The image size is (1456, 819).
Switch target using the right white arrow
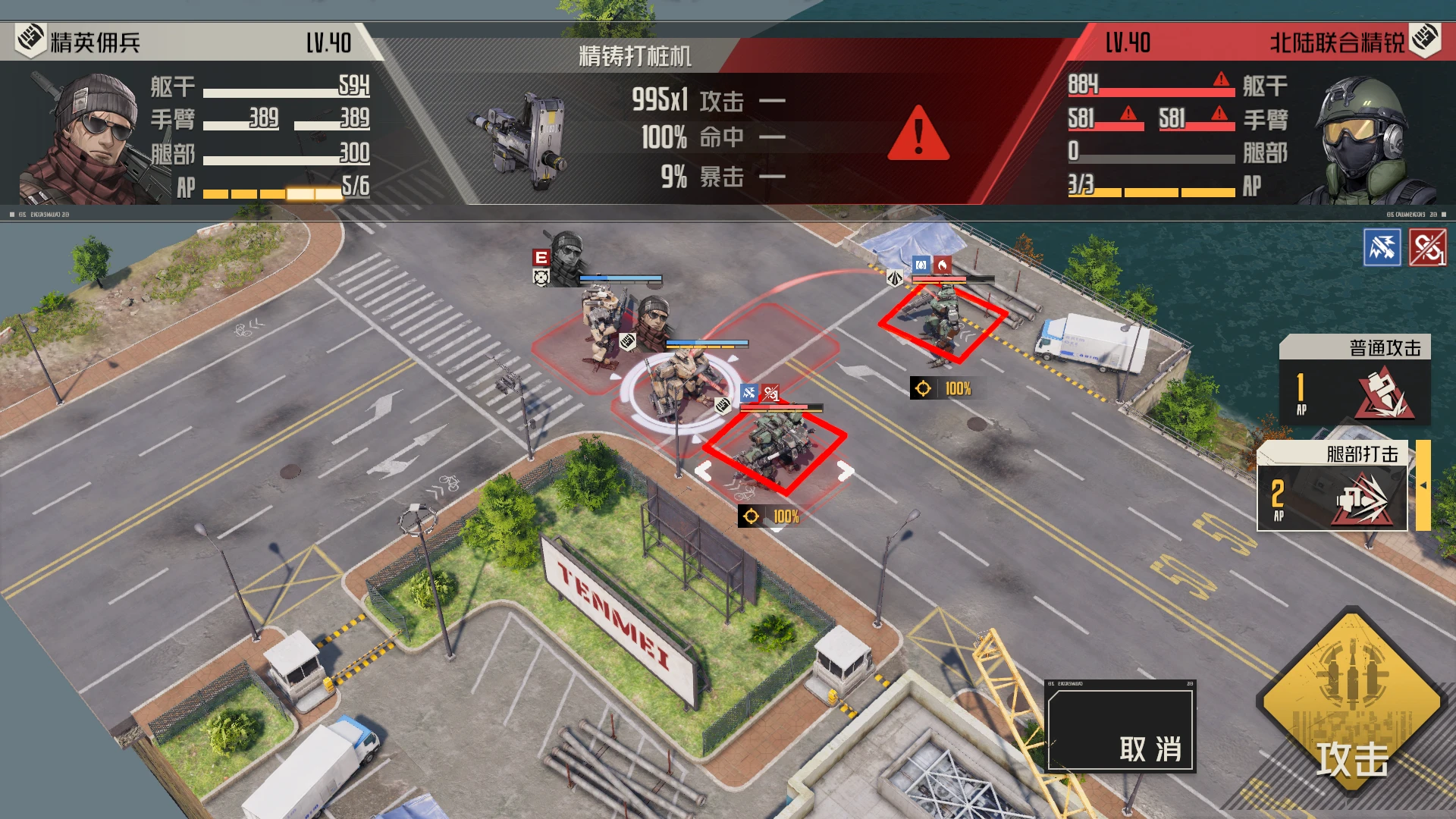[x=846, y=471]
